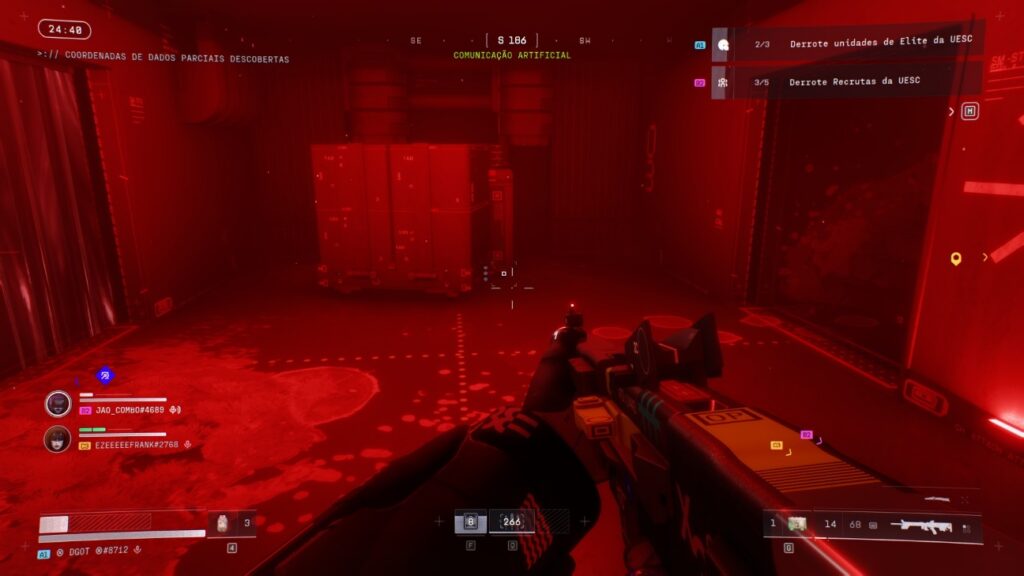Viewport: 1024px width, 576px height.
Task: Click EZEEEEEFRANK teammate portrait
Action: 58,439
